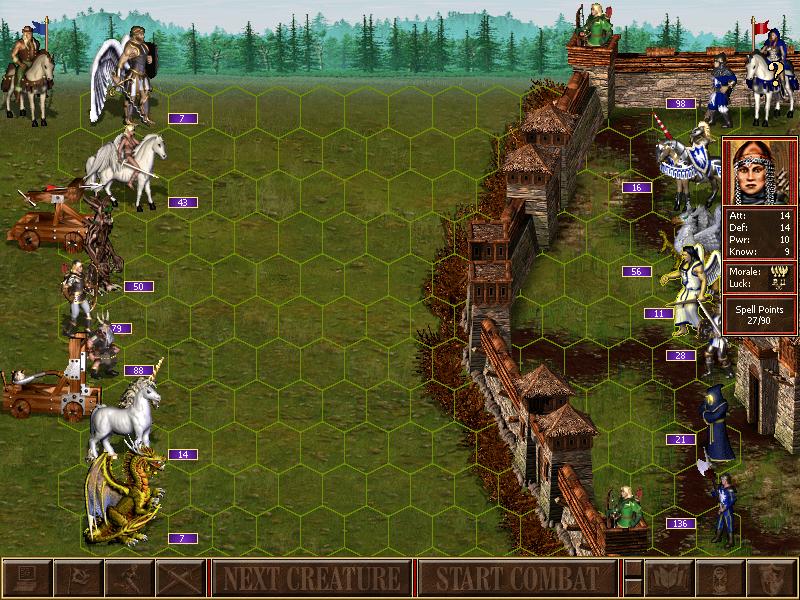This screenshot has width=800, height=600.
Task: Surrender using the white flag icon
Action: [78, 578]
